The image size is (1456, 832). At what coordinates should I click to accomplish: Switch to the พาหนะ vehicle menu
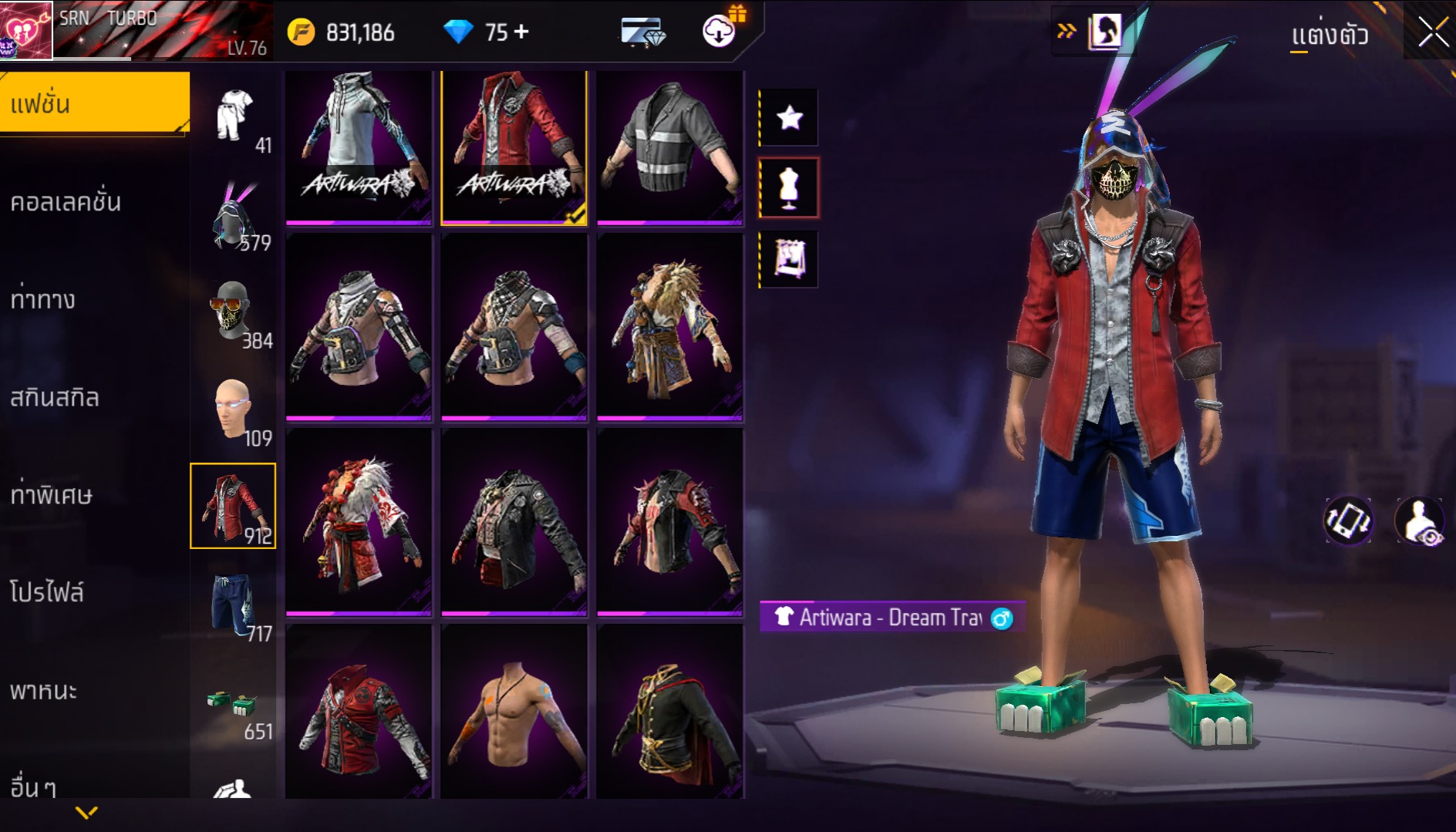44,690
